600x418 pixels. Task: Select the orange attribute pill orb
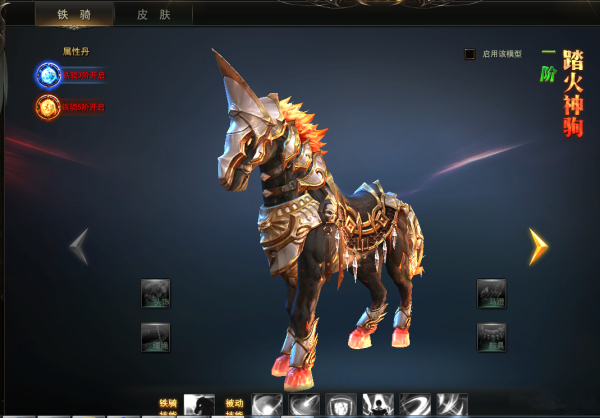click(48, 106)
